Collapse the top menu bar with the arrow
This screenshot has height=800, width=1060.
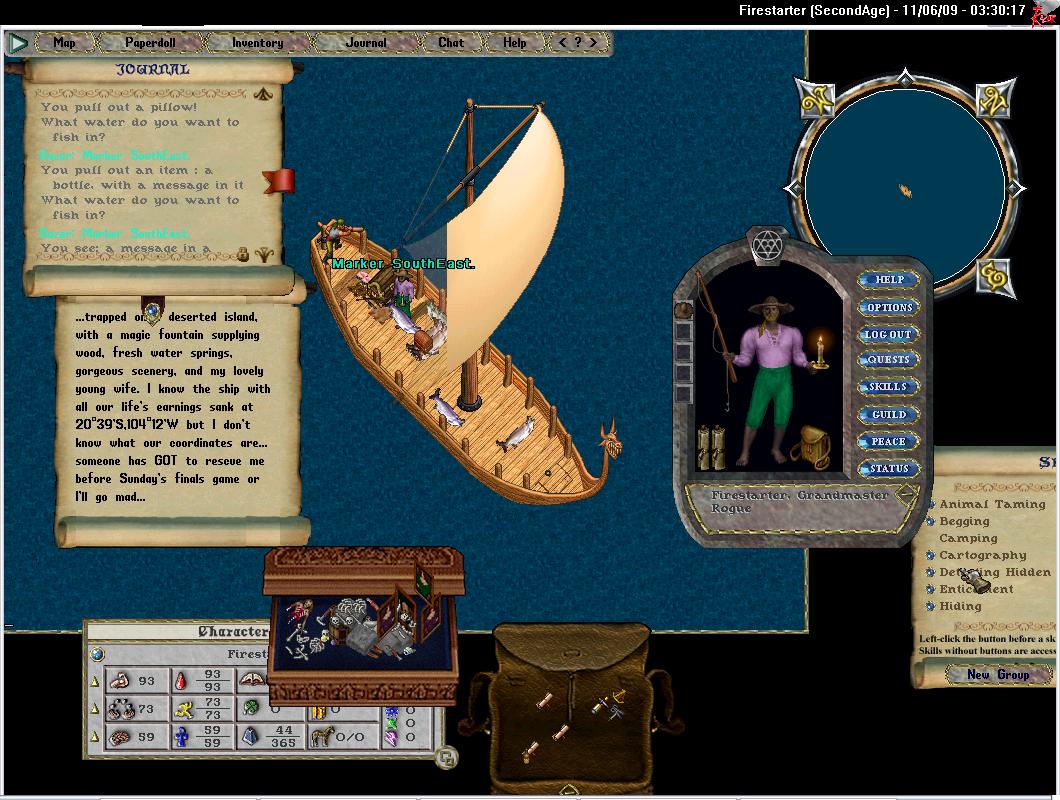(x=18, y=43)
